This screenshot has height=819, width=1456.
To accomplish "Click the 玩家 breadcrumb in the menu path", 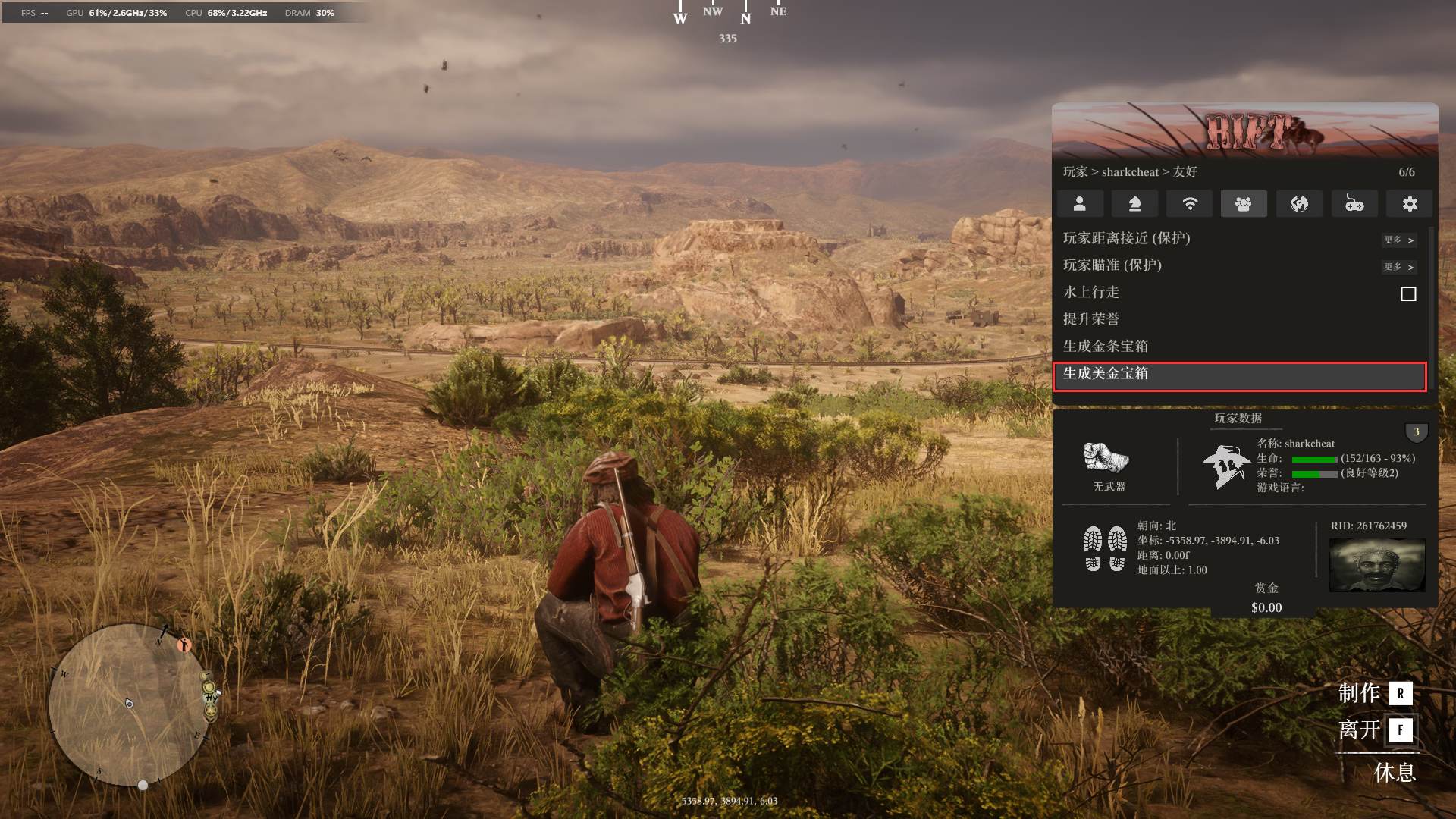I will [1075, 172].
